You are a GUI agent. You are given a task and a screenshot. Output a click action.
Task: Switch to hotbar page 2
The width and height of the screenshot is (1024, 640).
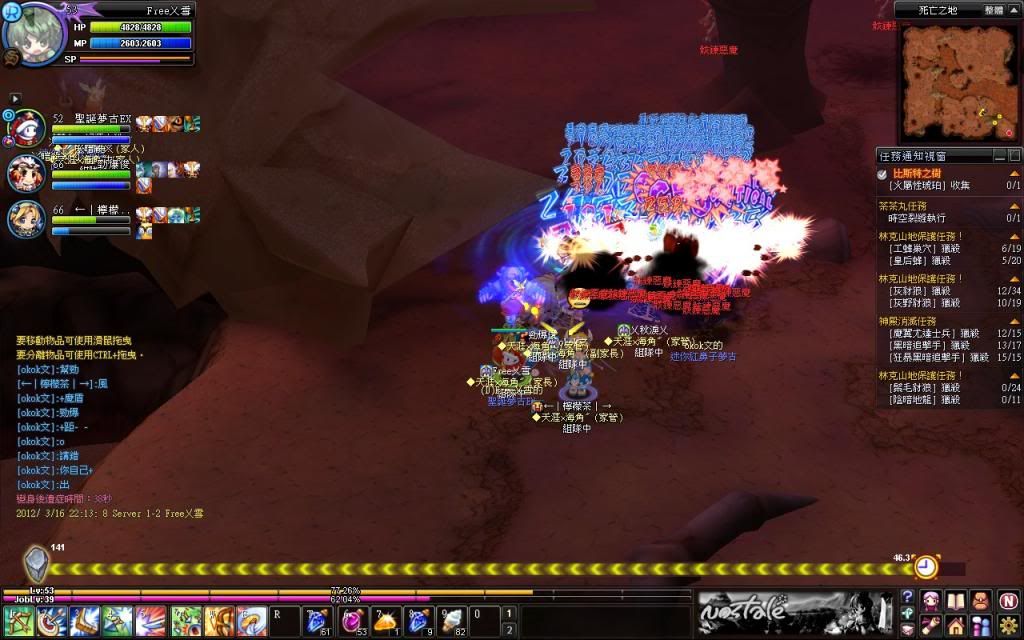click(x=509, y=628)
